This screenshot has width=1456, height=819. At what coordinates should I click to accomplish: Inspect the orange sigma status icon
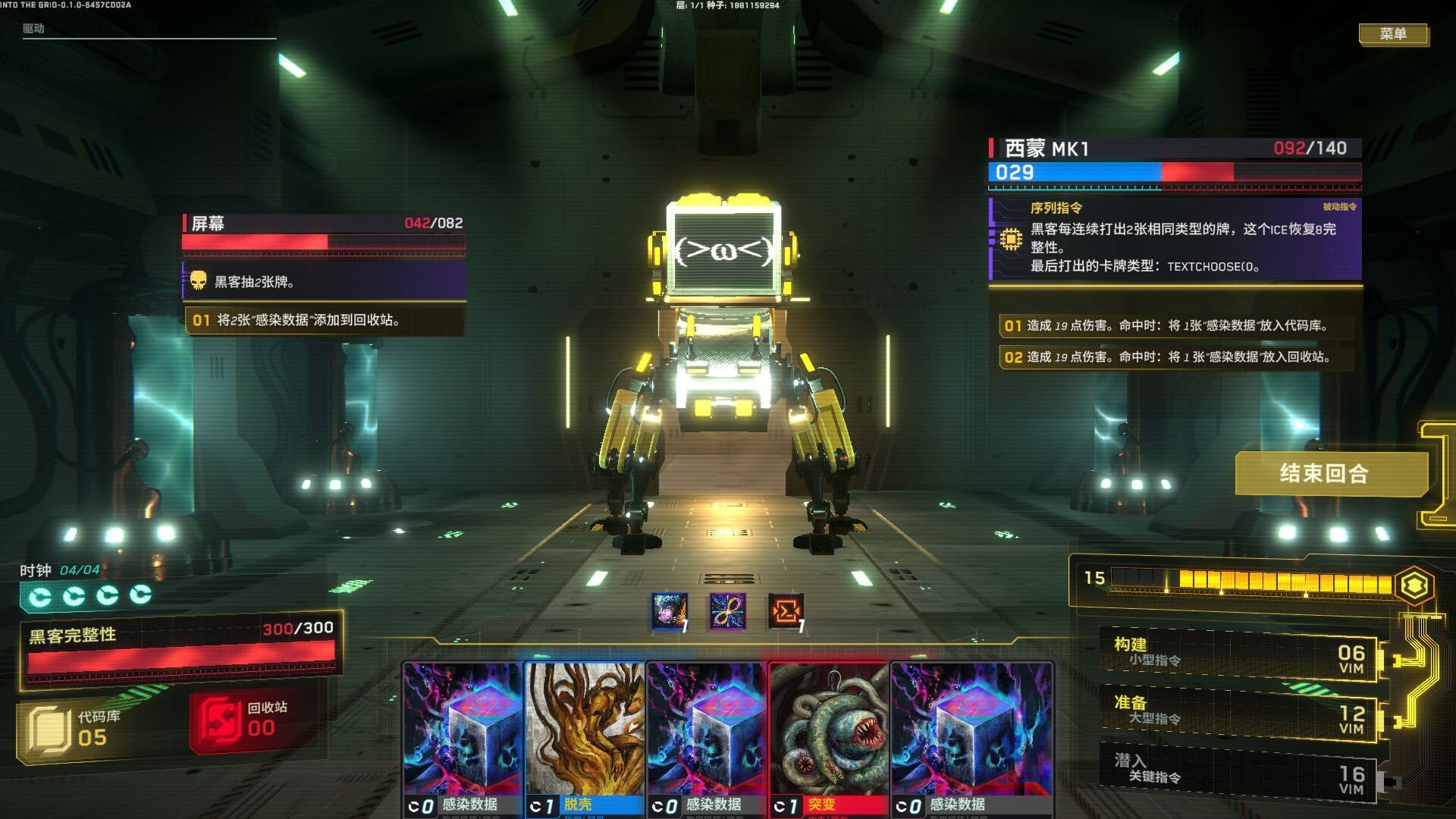[x=786, y=611]
